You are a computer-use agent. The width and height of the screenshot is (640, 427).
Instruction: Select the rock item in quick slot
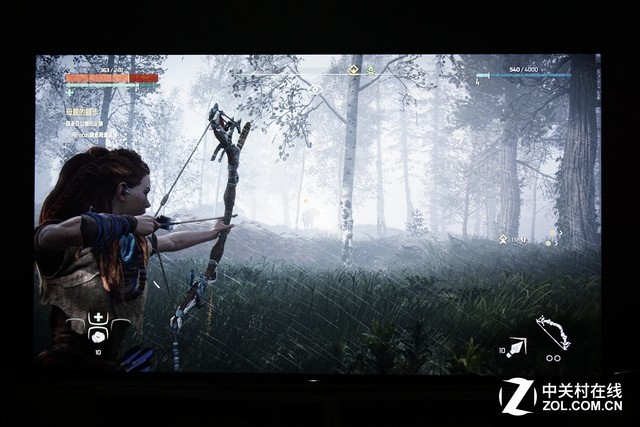point(98,336)
